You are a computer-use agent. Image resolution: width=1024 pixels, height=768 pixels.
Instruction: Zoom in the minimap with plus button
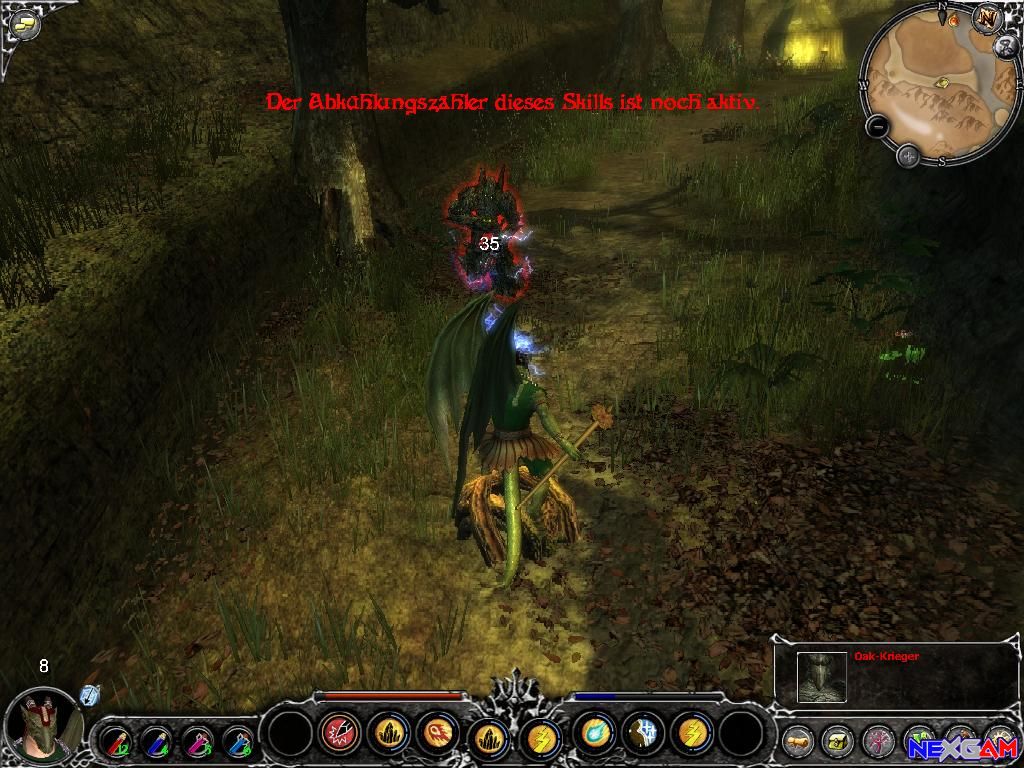pos(908,155)
